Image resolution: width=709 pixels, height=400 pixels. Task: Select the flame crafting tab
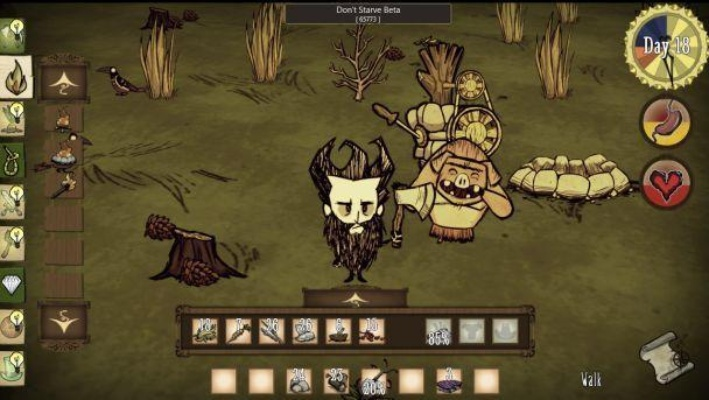[x=17, y=74]
